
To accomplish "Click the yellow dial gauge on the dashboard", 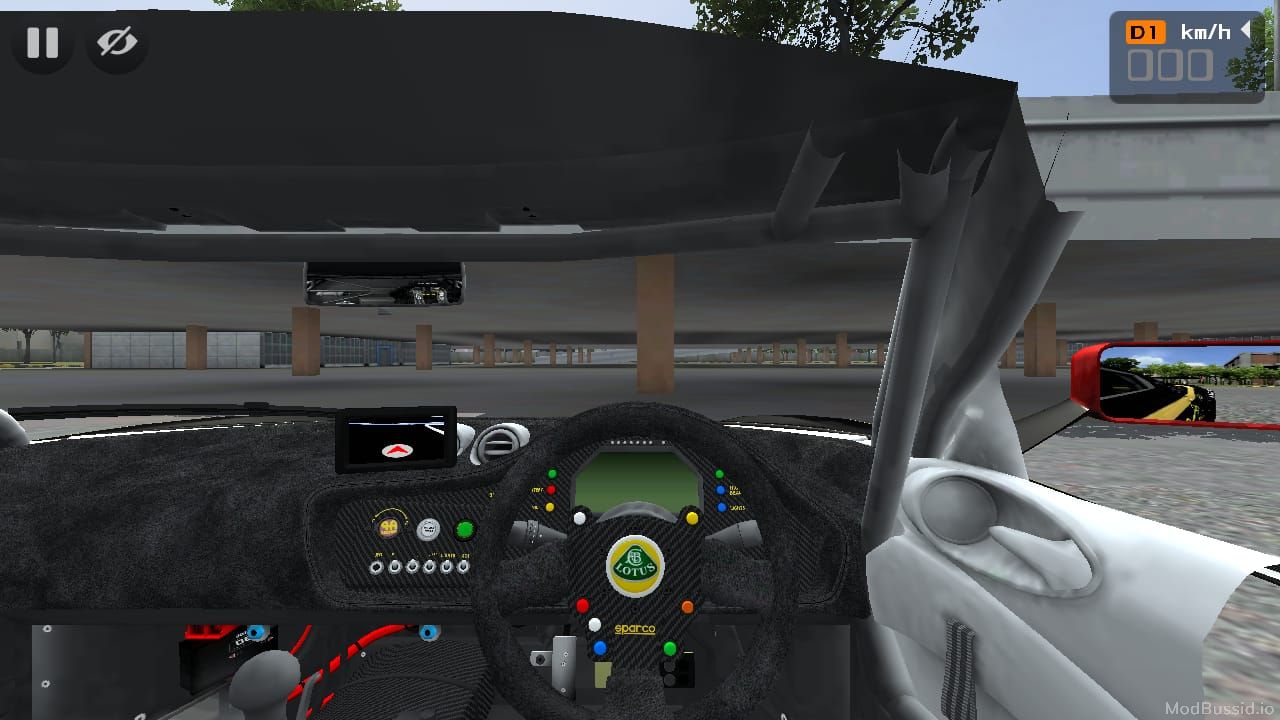I will pos(389,527).
